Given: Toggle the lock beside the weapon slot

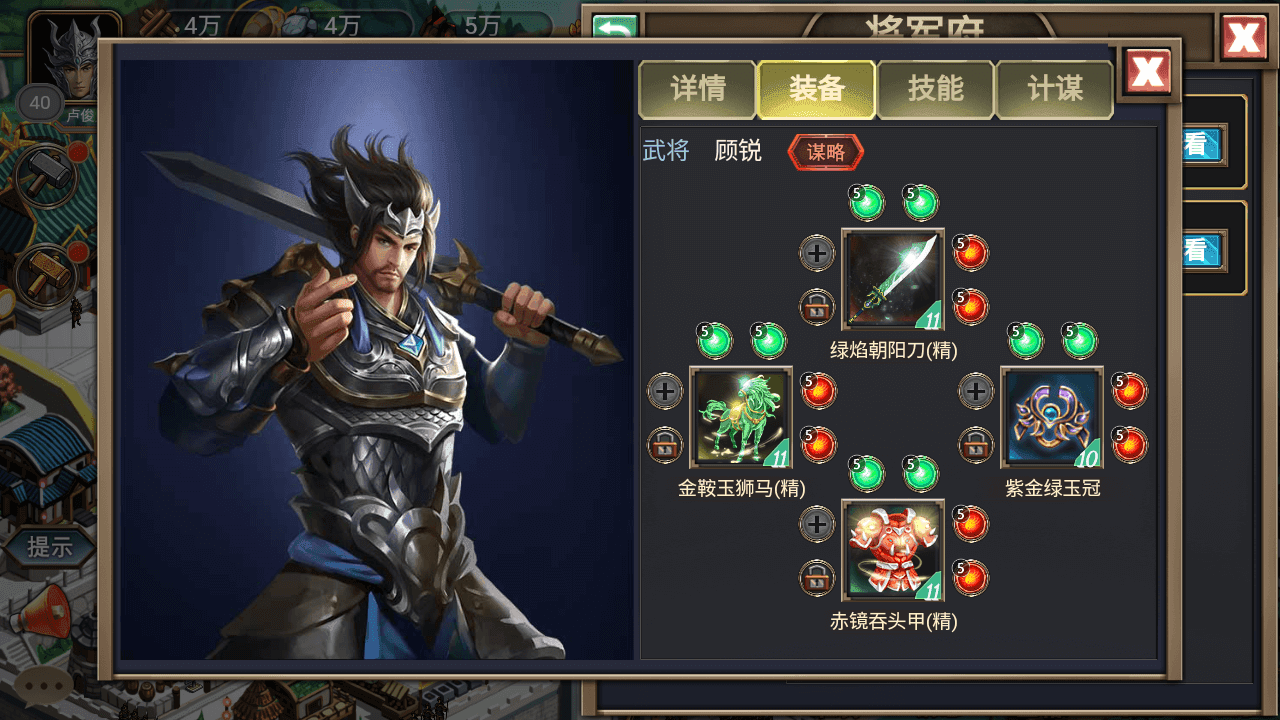Looking at the screenshot, I should pyautogui.click(x=816, y=309).
